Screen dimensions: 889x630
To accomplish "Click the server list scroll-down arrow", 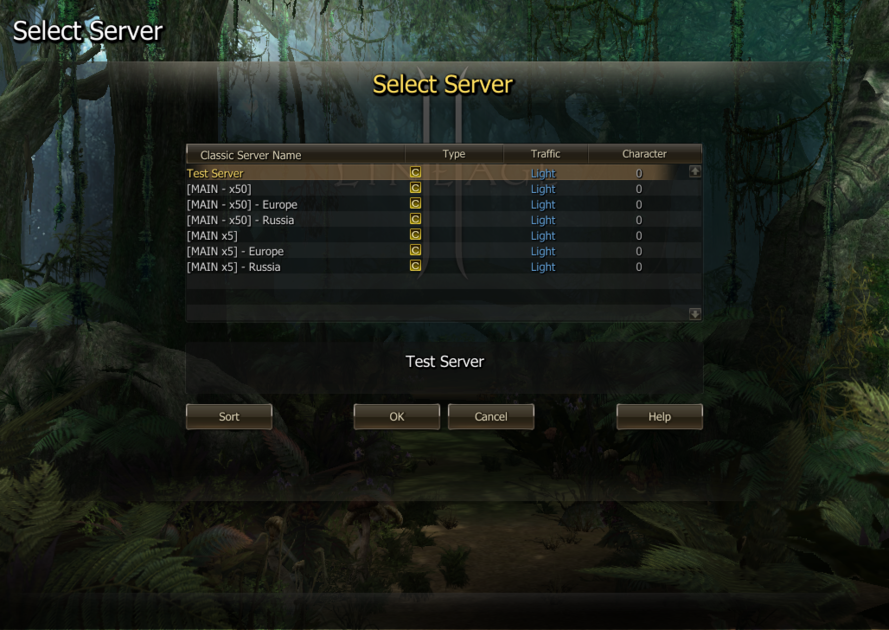I will click(695, 314).
